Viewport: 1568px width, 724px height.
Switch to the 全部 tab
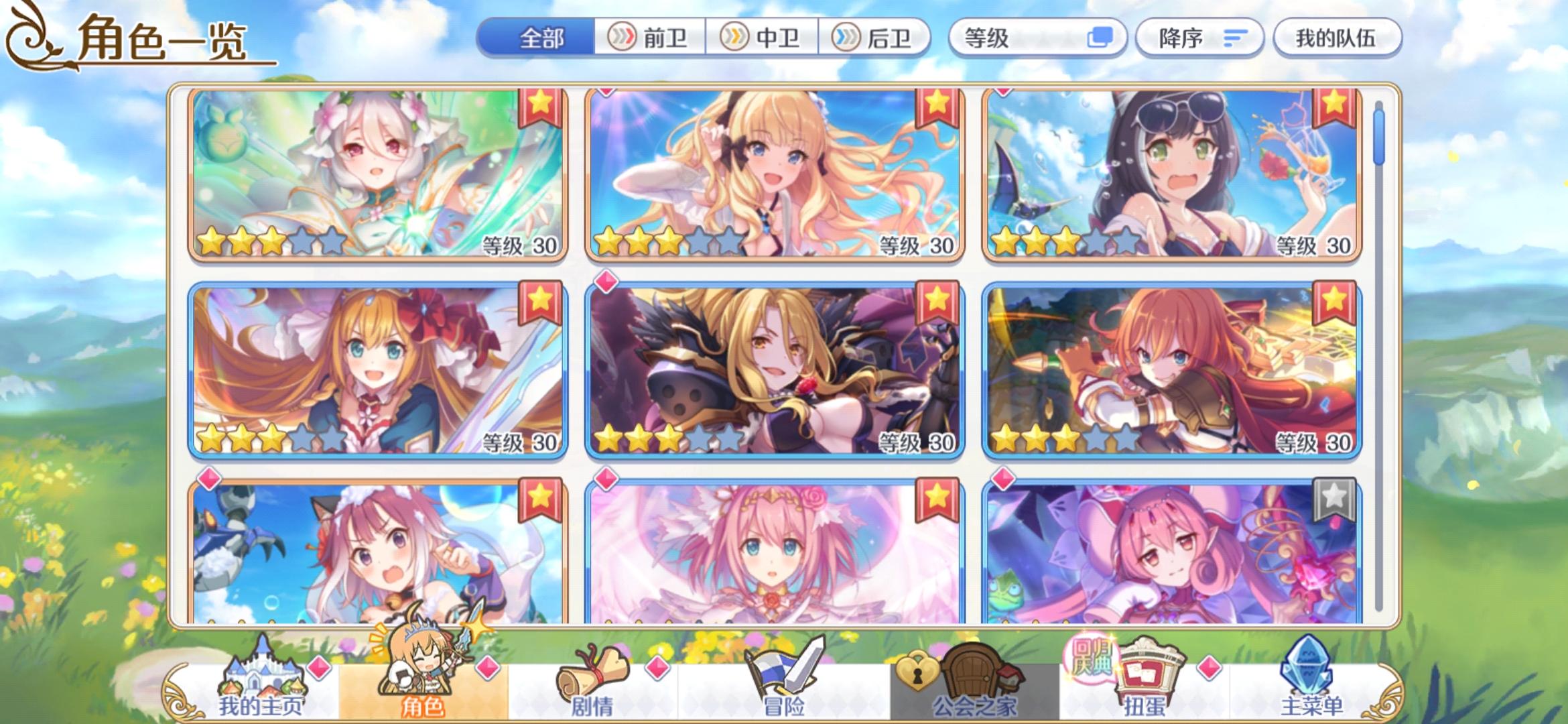tap(543, 38)
